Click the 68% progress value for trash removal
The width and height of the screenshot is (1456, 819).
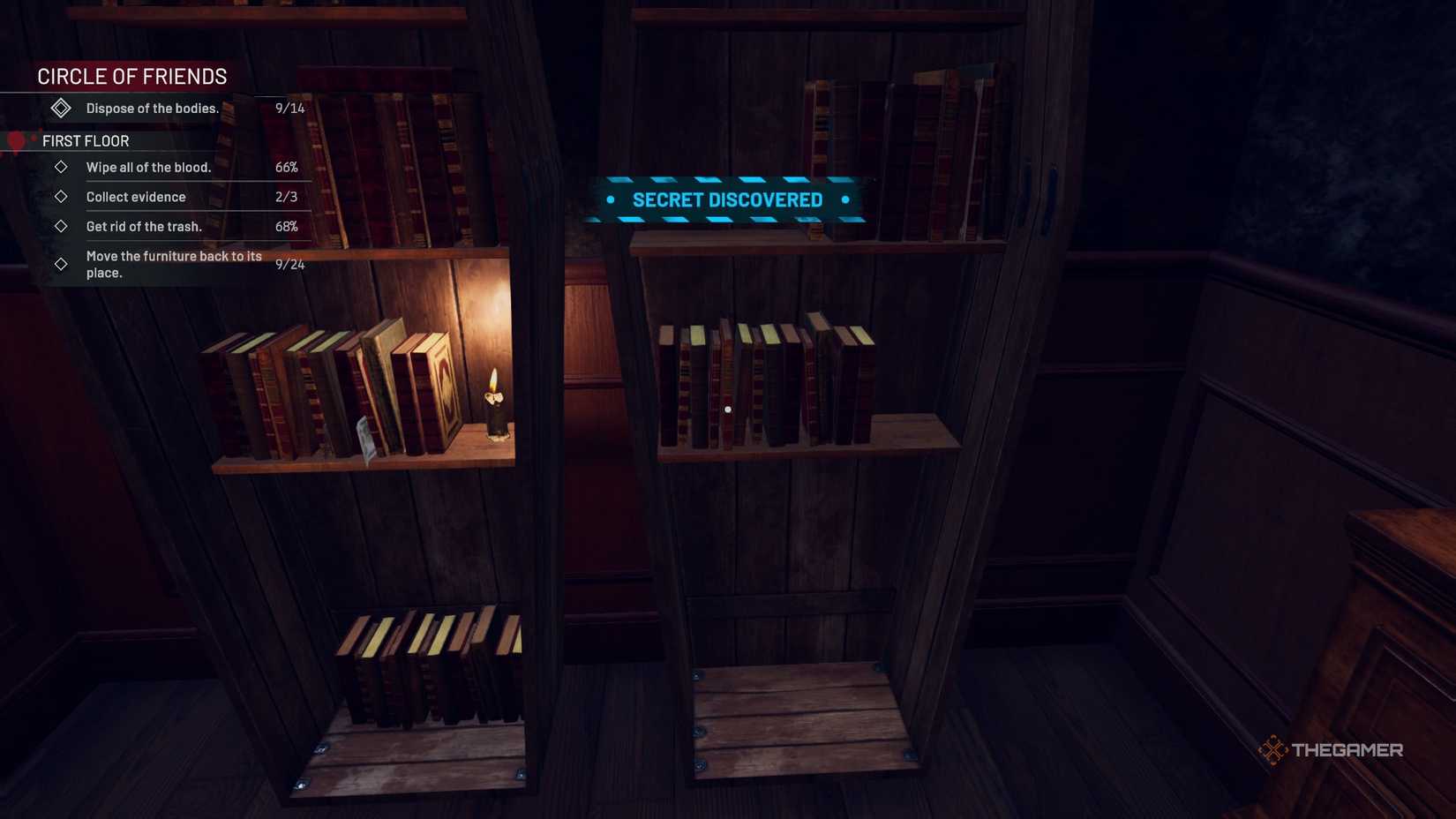pyautogui.click(x=289, y=227)
